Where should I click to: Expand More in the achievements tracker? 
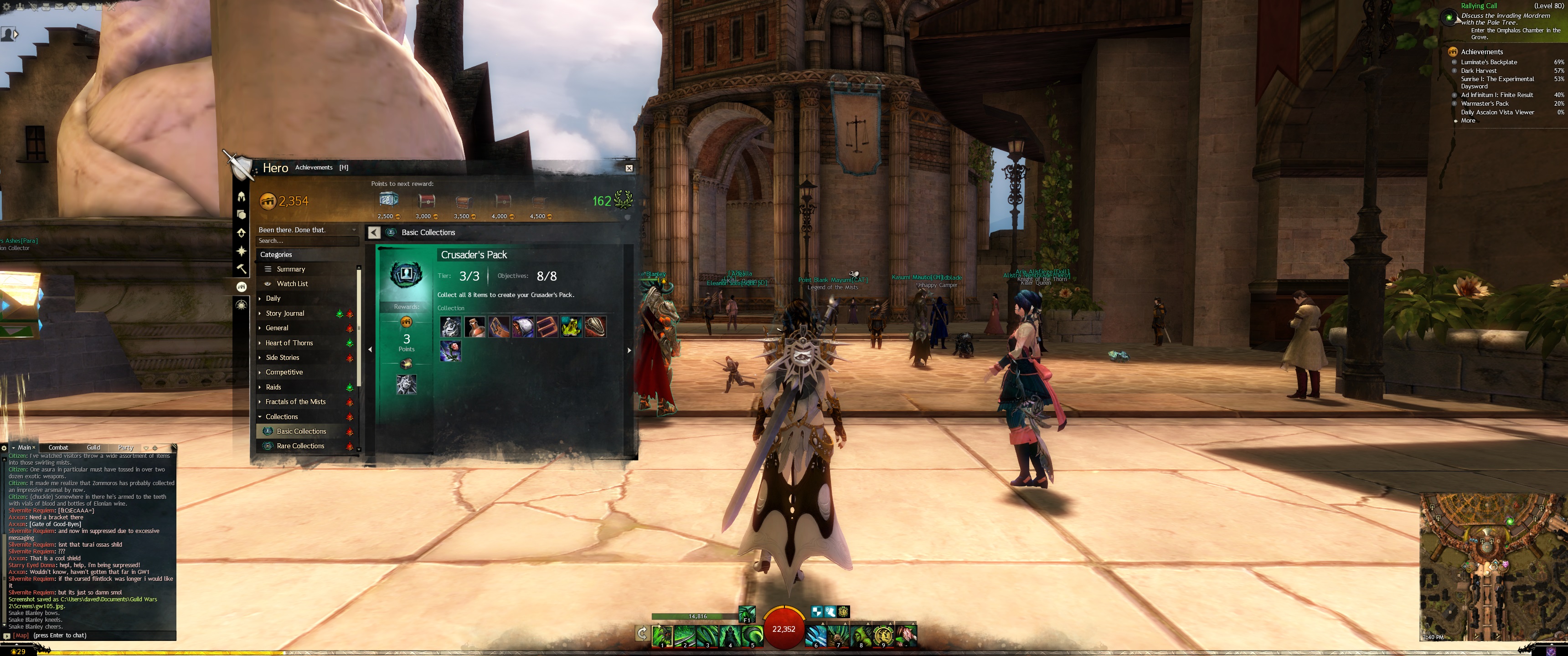pyautogui.click(x=1468, y=120)
